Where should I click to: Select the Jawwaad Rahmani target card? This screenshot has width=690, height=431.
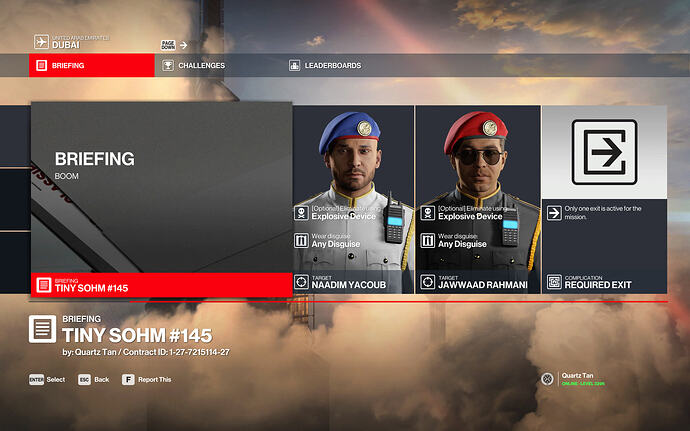477,199
